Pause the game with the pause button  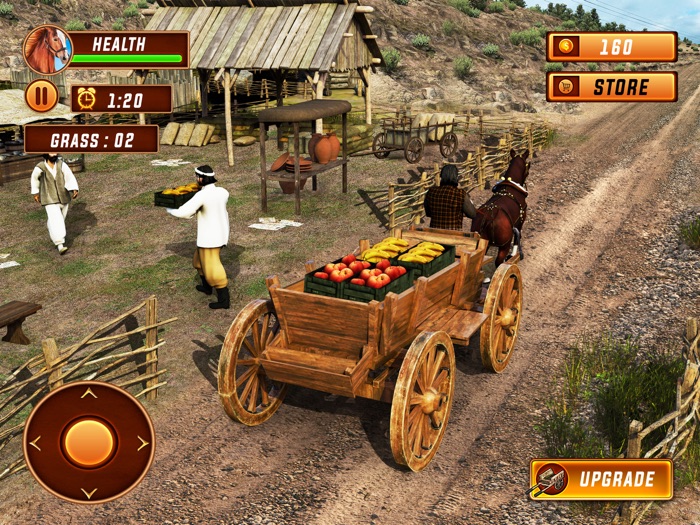(41, 96)
